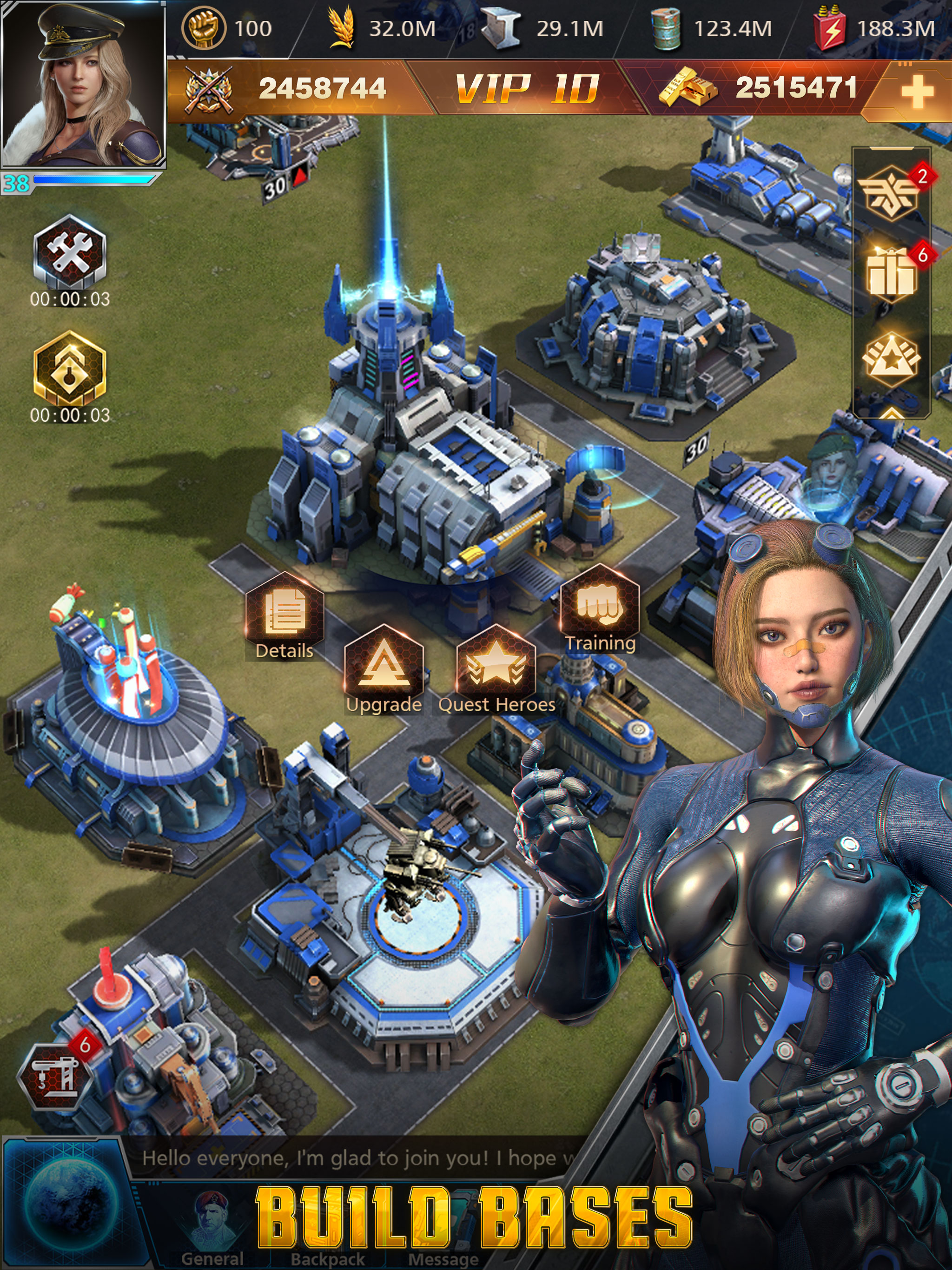Screen dimensions: 952x1270
Task: Open the Details building option
Action: click(x=284, y=616)
